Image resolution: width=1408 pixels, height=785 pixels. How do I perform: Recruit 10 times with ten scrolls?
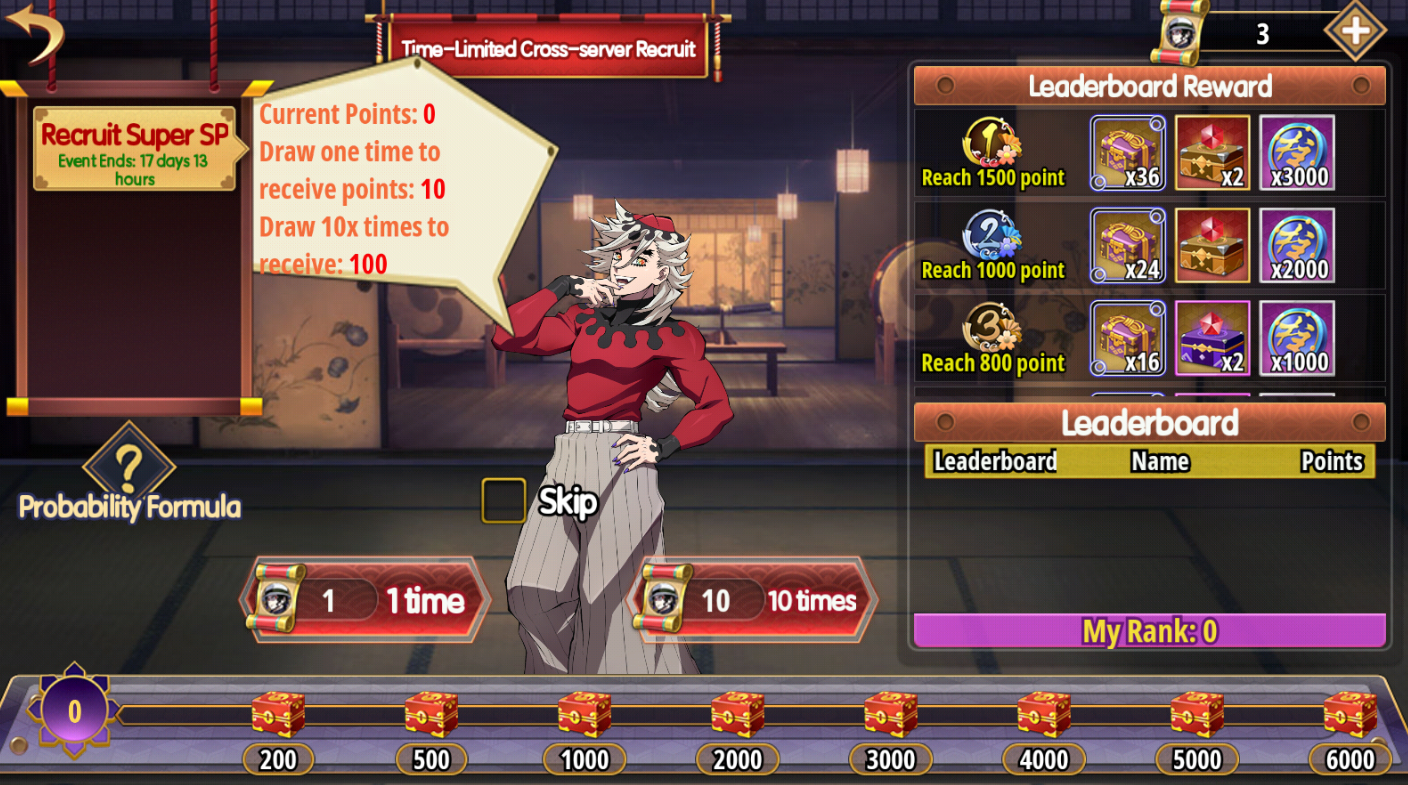[x=753, y=600]
